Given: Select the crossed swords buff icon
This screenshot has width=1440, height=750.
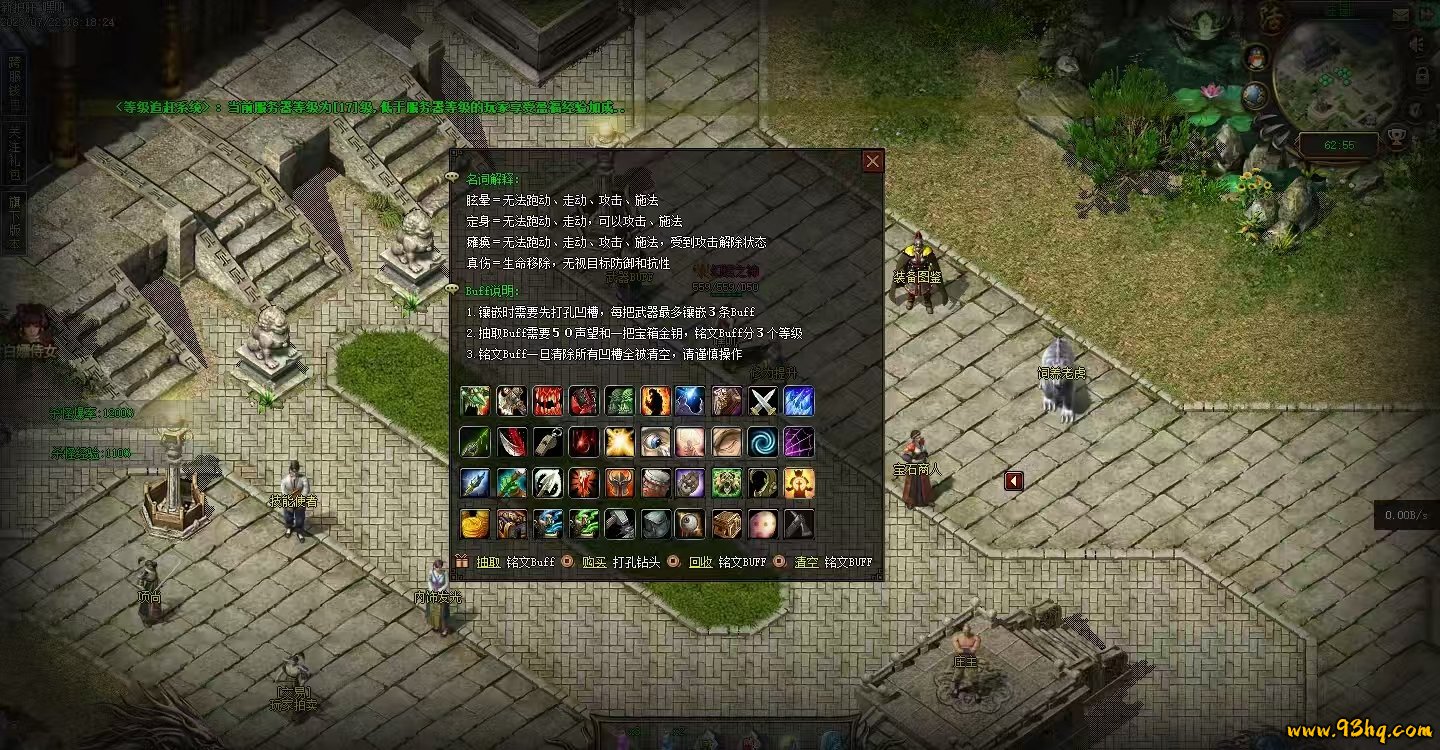Looking at the screenshot, I should click(763, 401).
